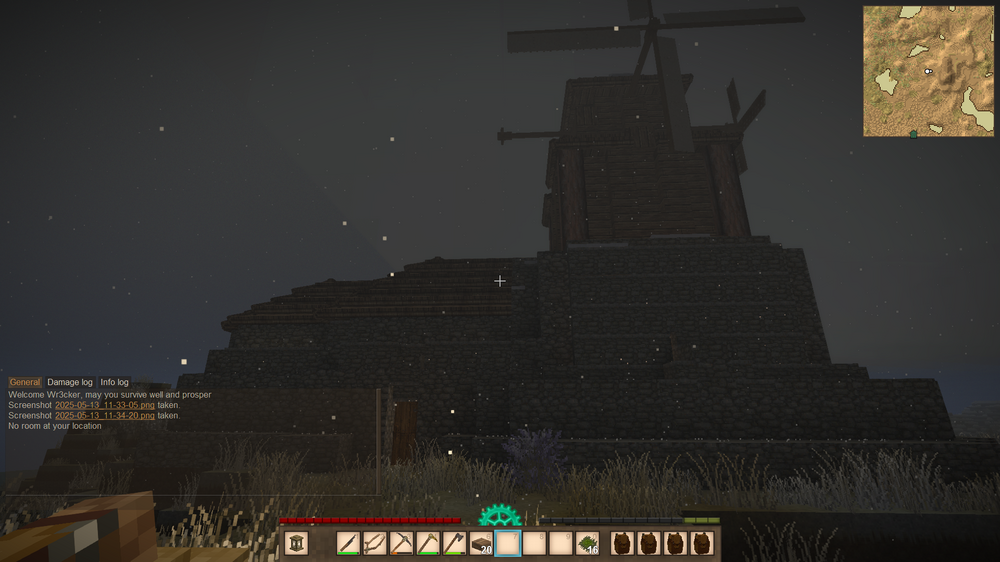1000x562 pixels.
Task: Select the block stack of 20
Action: coord(481,543)
